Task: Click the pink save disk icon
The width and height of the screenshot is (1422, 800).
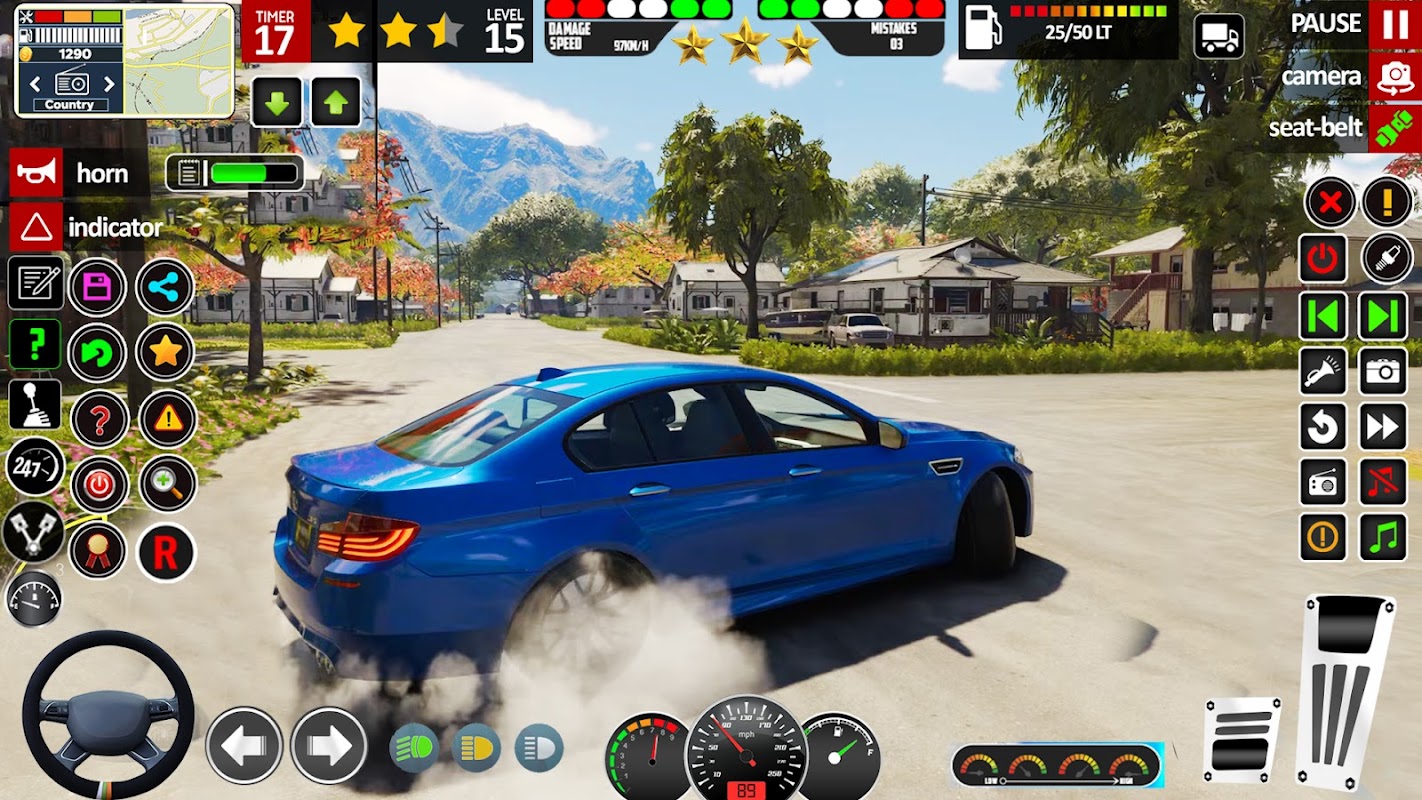Action: (97, 288)
